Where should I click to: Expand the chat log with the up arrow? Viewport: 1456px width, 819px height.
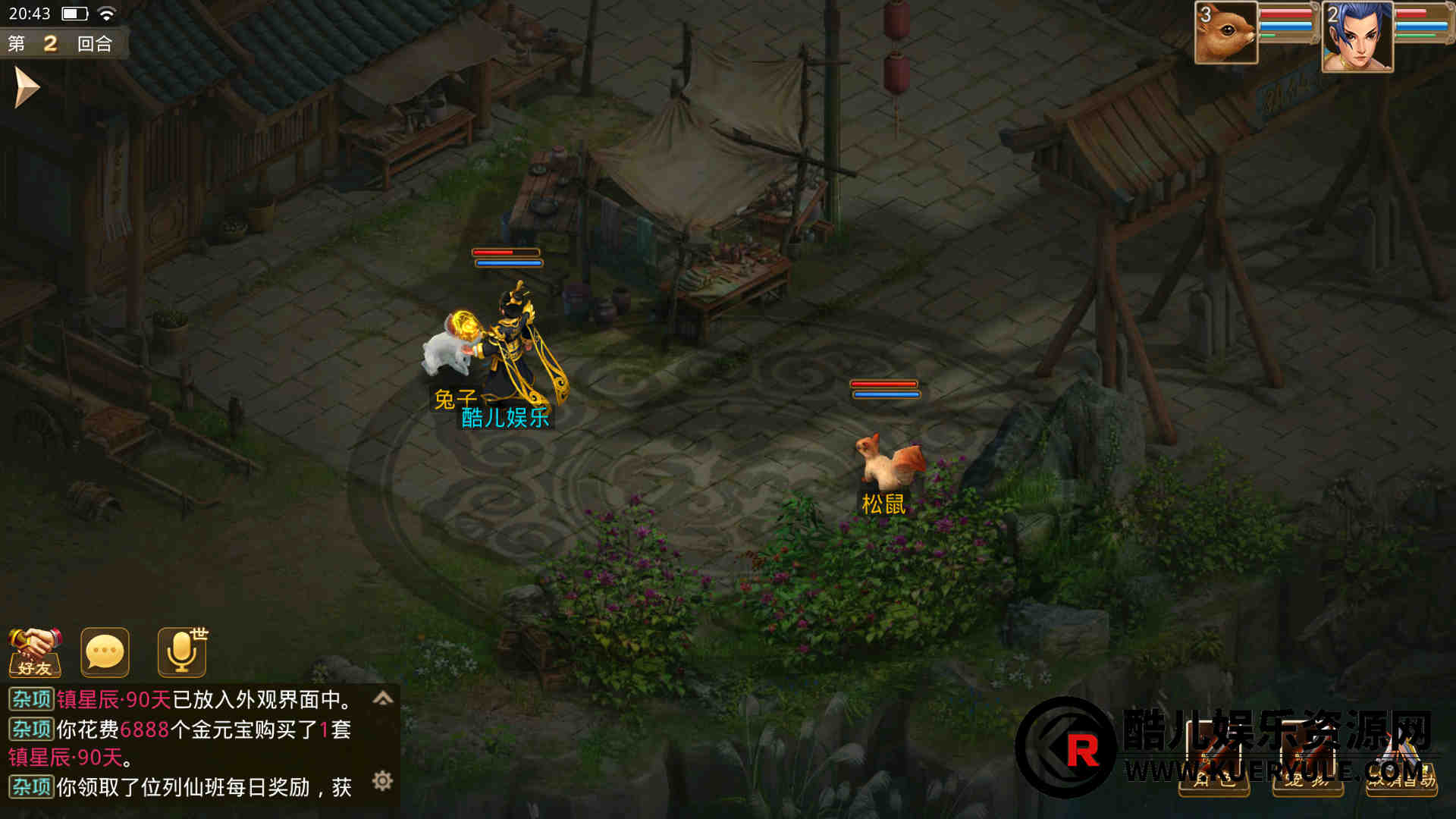(x=383, y=698)
